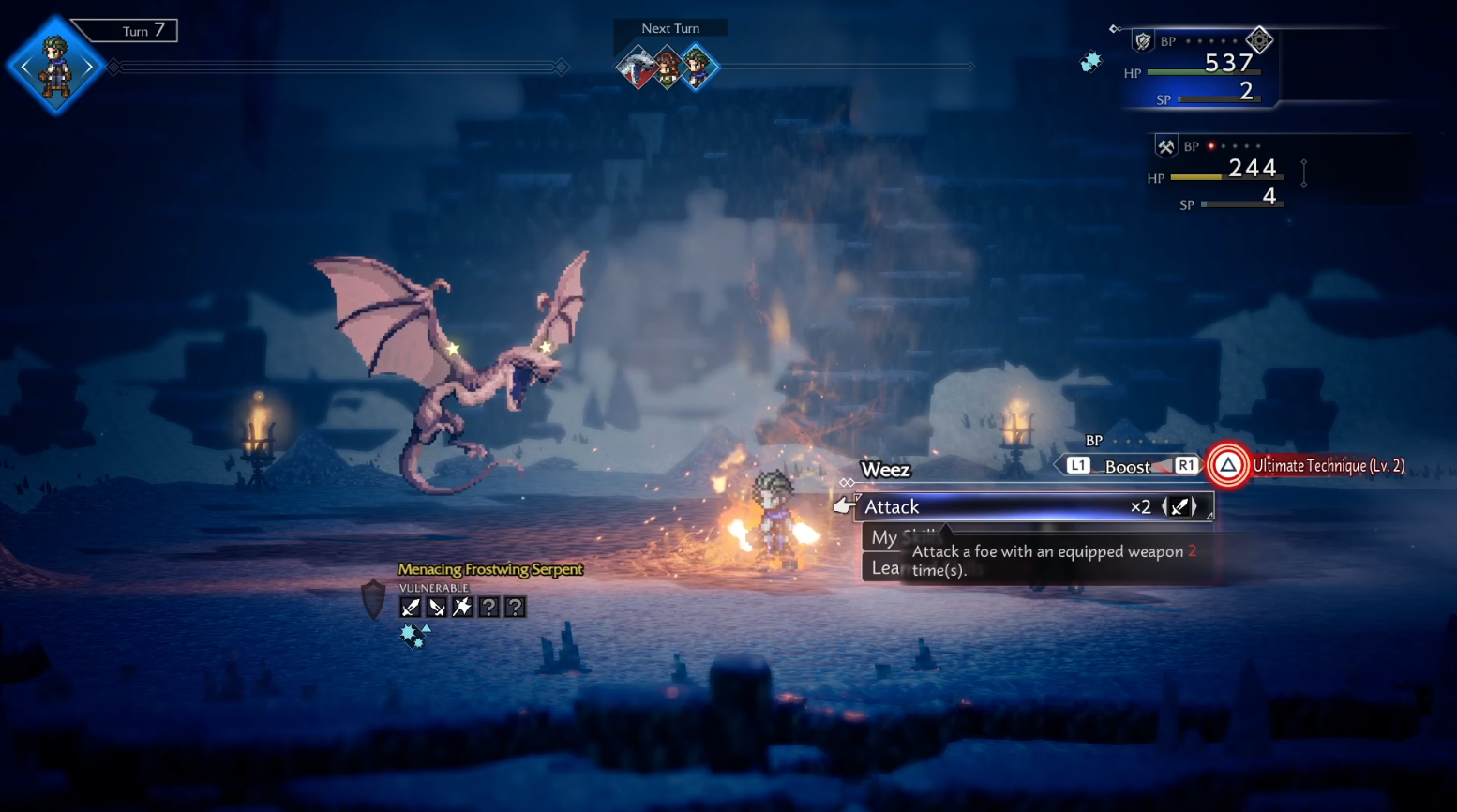The image size is (1457, 812).
Task: Click the enemy shield points icon
Action: (x=373, y=598)
